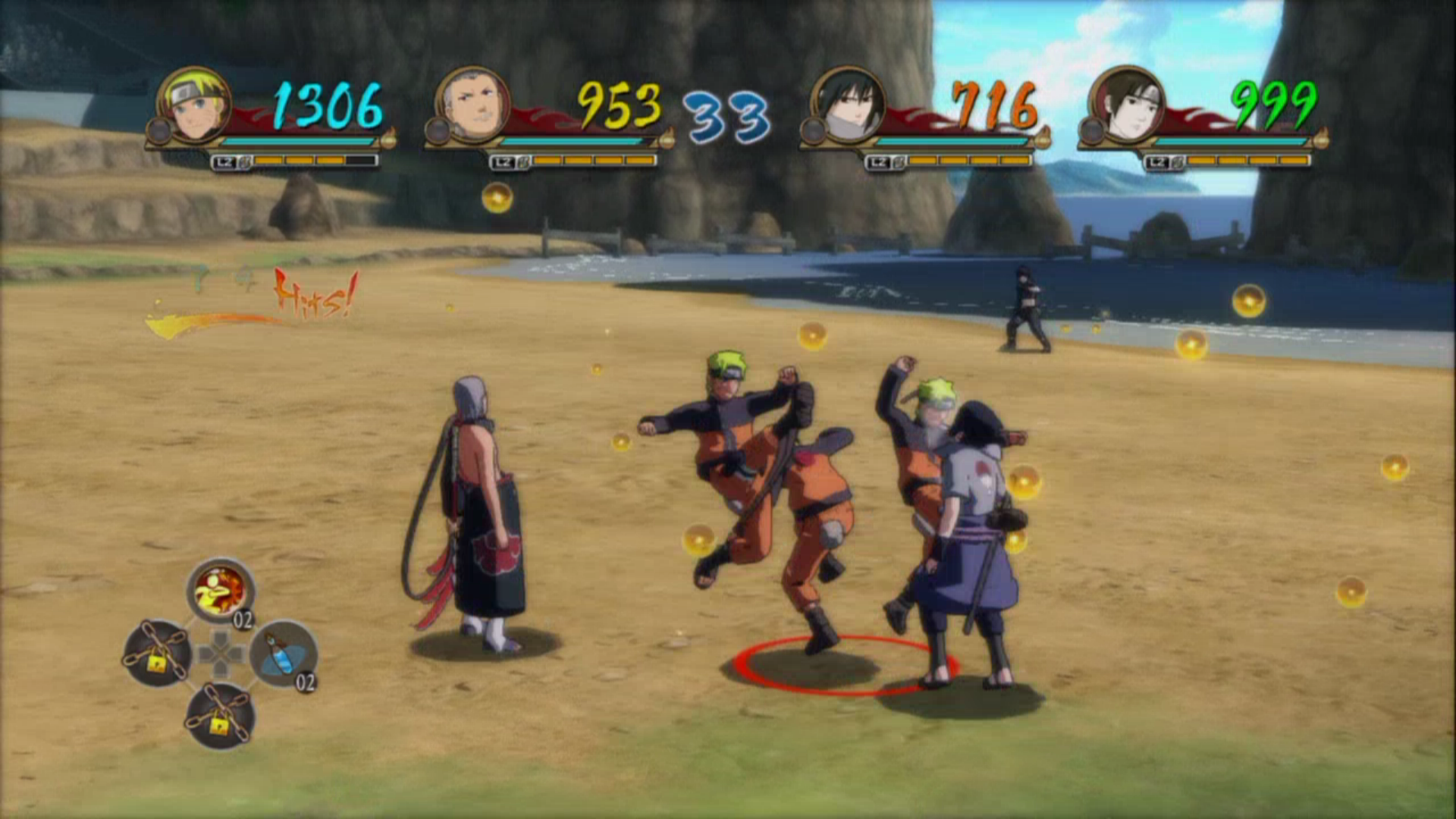
Task: Select Hidan's grey-haired portrait
Action: [x=472, y=105]
